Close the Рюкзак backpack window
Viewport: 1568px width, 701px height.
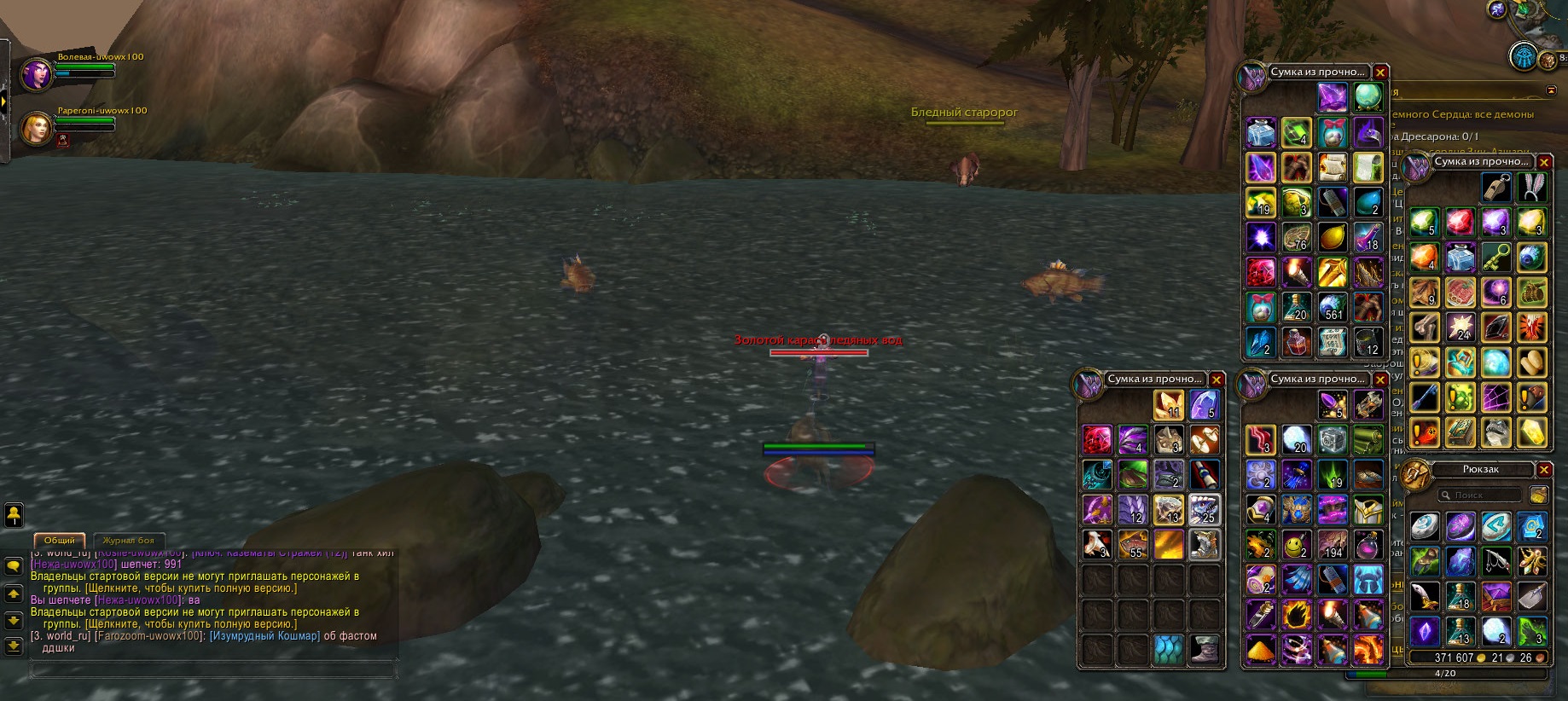tap(1544, 470)
